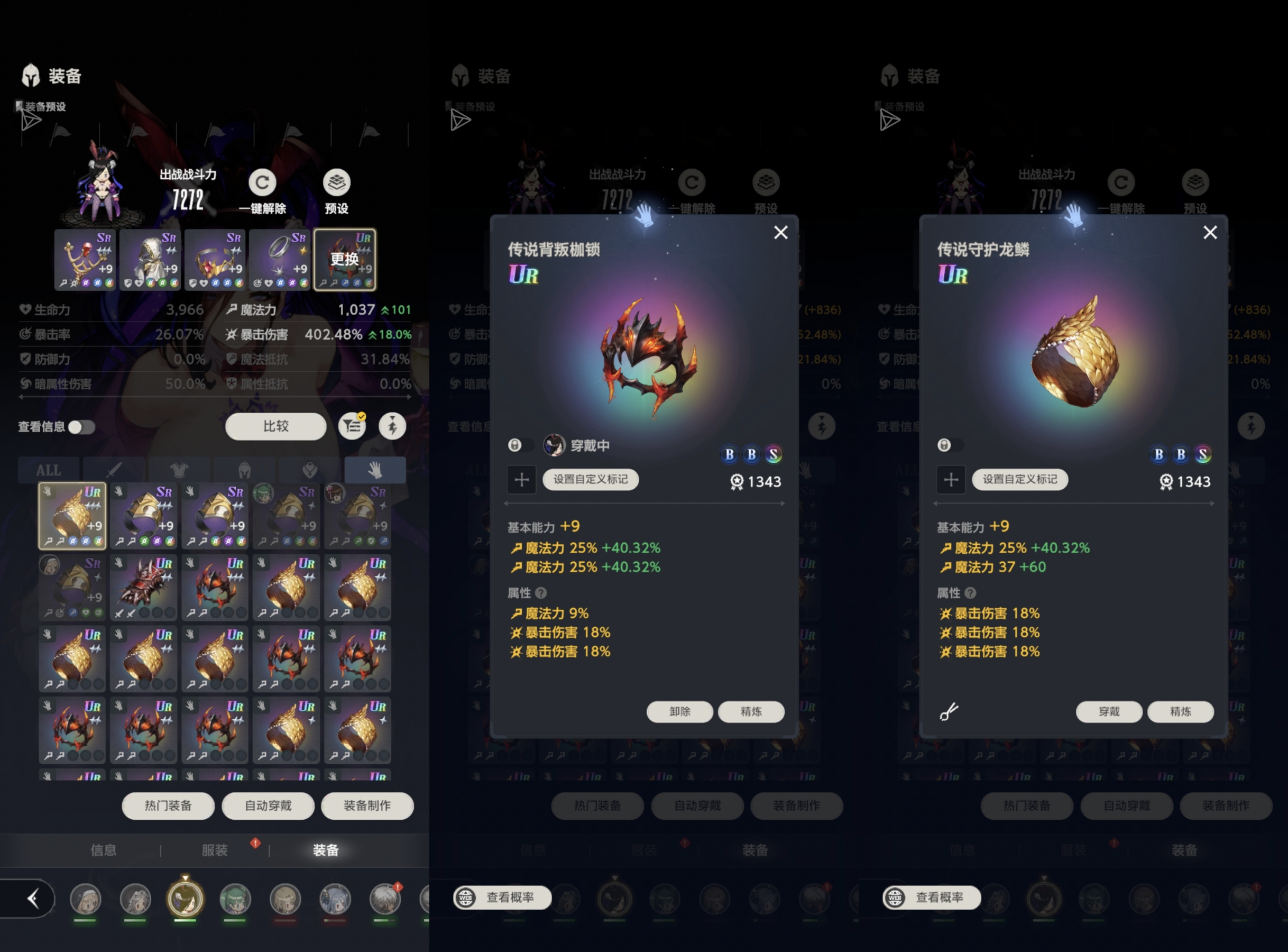This screenshot has height=952, width=1288.
Task: Click the 比较 compare button
Action: 275,426
